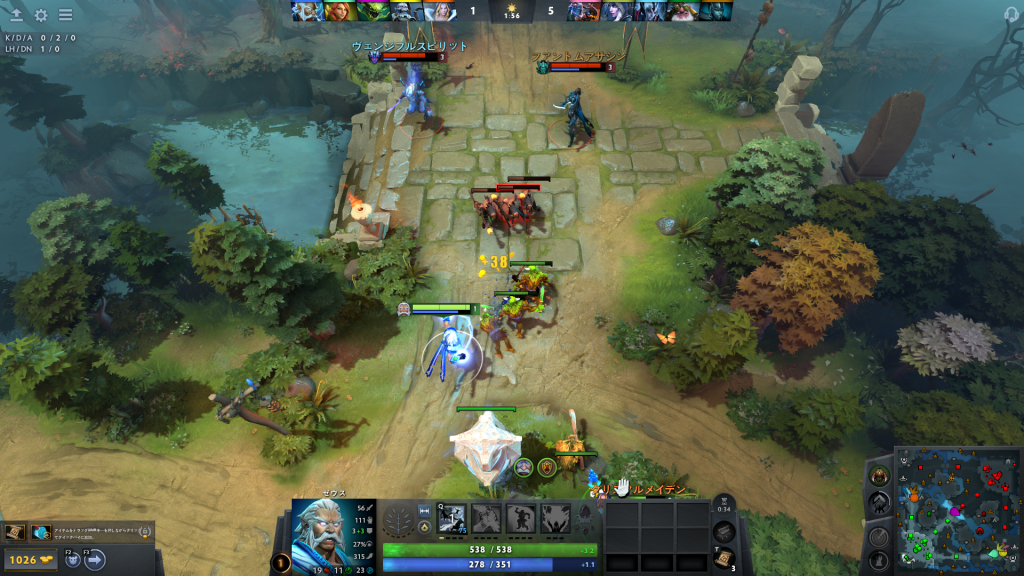Open the settings gear
The width and height of the screenshot is (1024, 576).
coord(41,15)
